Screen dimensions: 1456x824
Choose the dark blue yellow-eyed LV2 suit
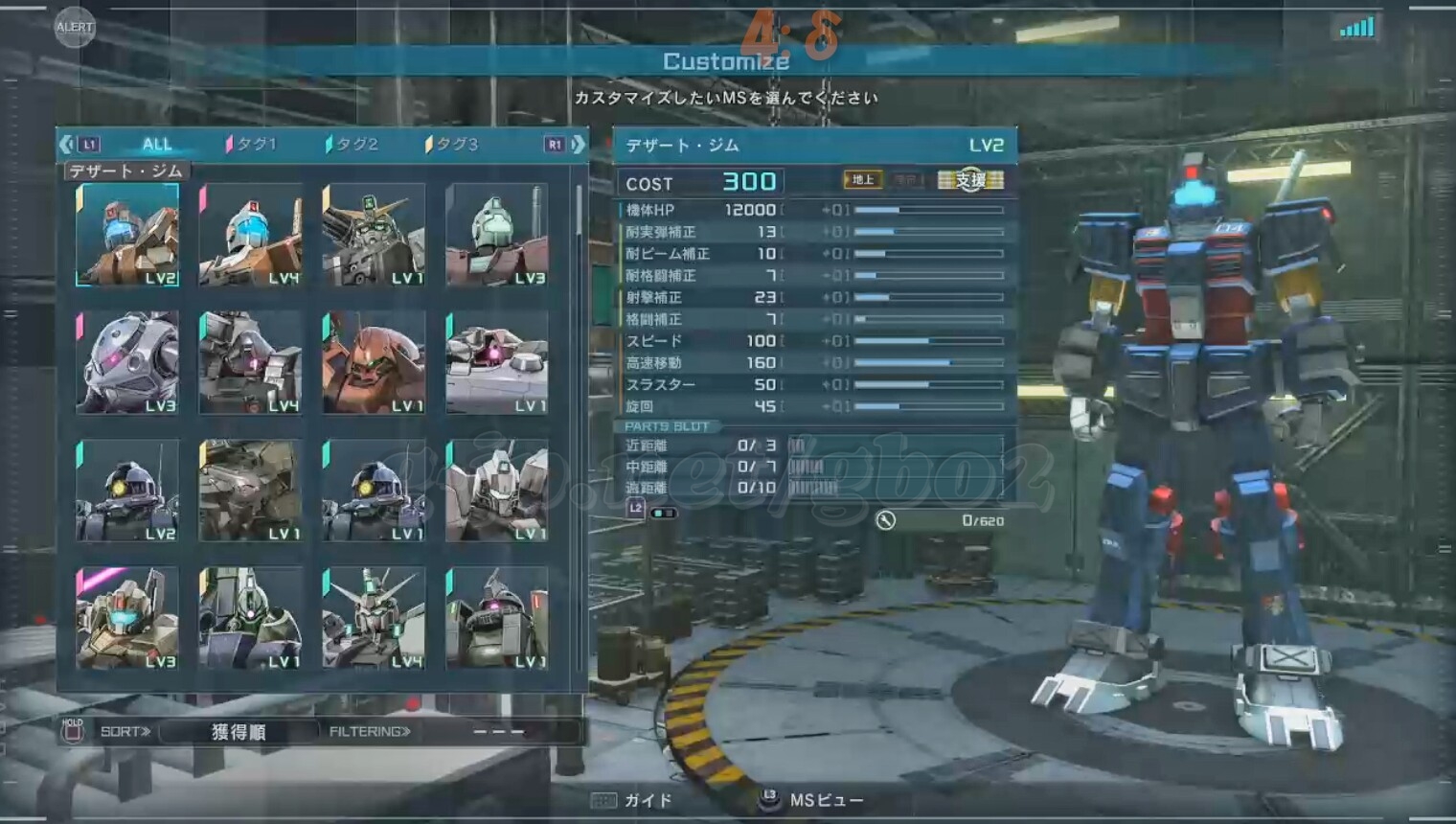(127, 491)
